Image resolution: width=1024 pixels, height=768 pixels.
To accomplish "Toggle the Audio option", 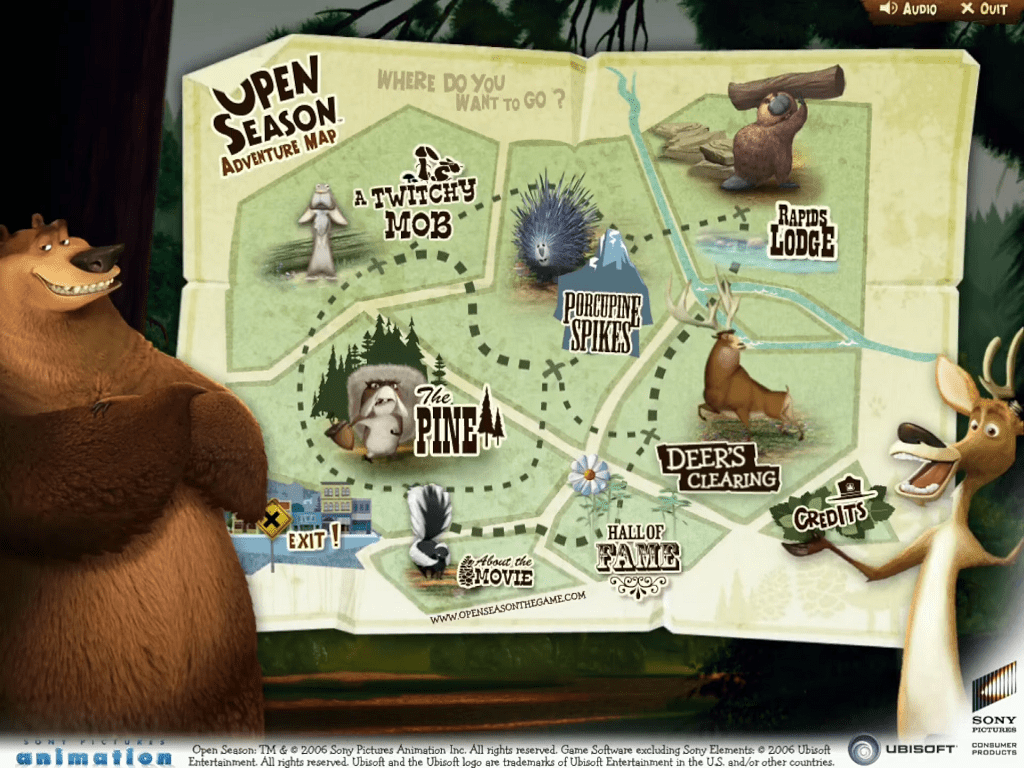I will click(x=908, y=9).
